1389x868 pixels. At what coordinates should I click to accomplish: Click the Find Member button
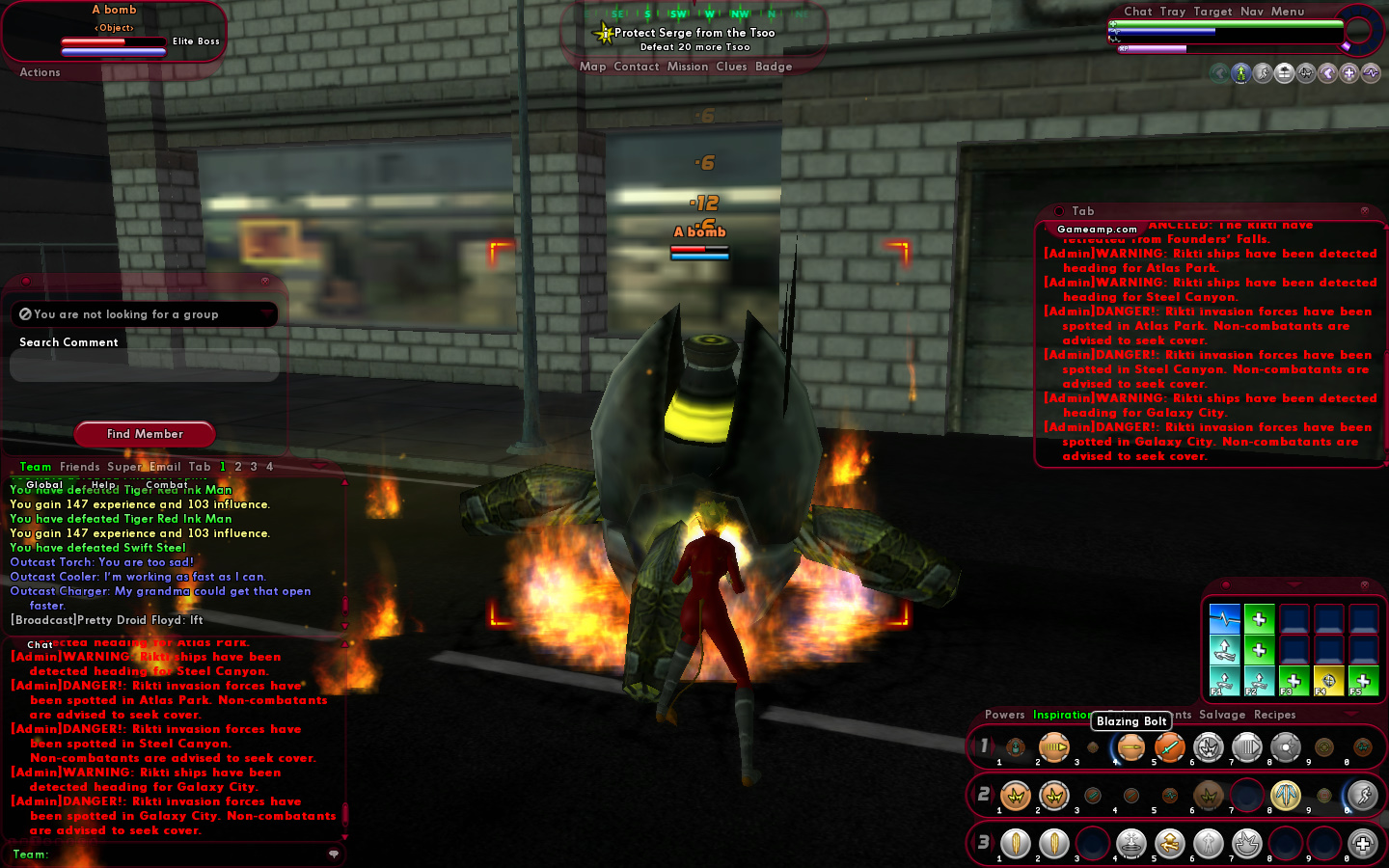(x=145, y=434)
